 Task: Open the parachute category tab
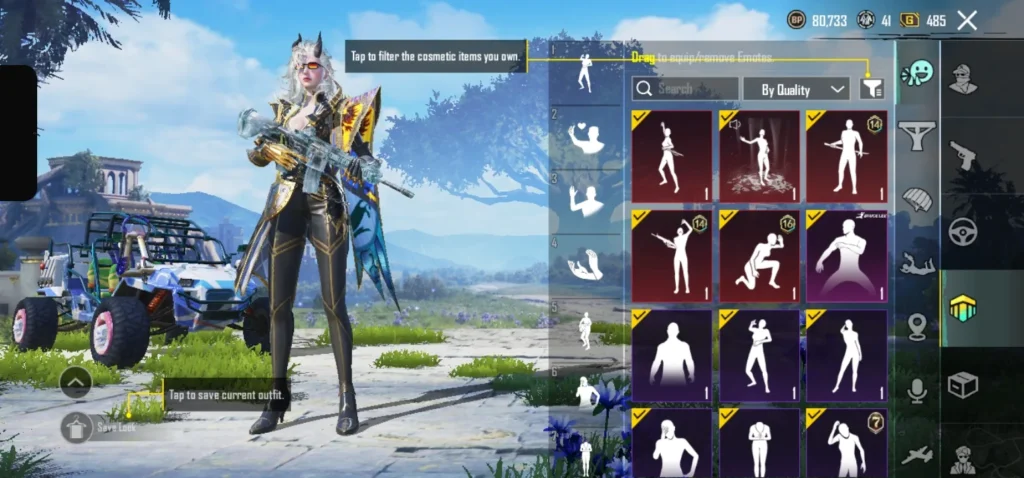916,199
